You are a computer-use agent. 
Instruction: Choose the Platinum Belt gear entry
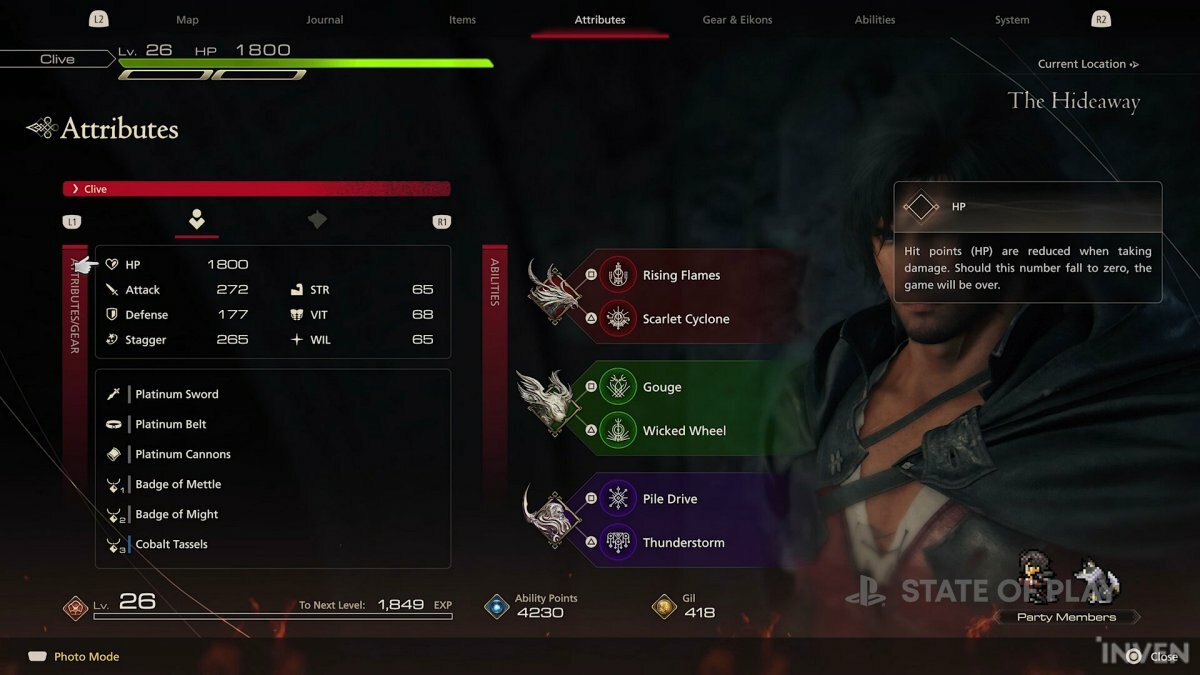pos(171,424)
